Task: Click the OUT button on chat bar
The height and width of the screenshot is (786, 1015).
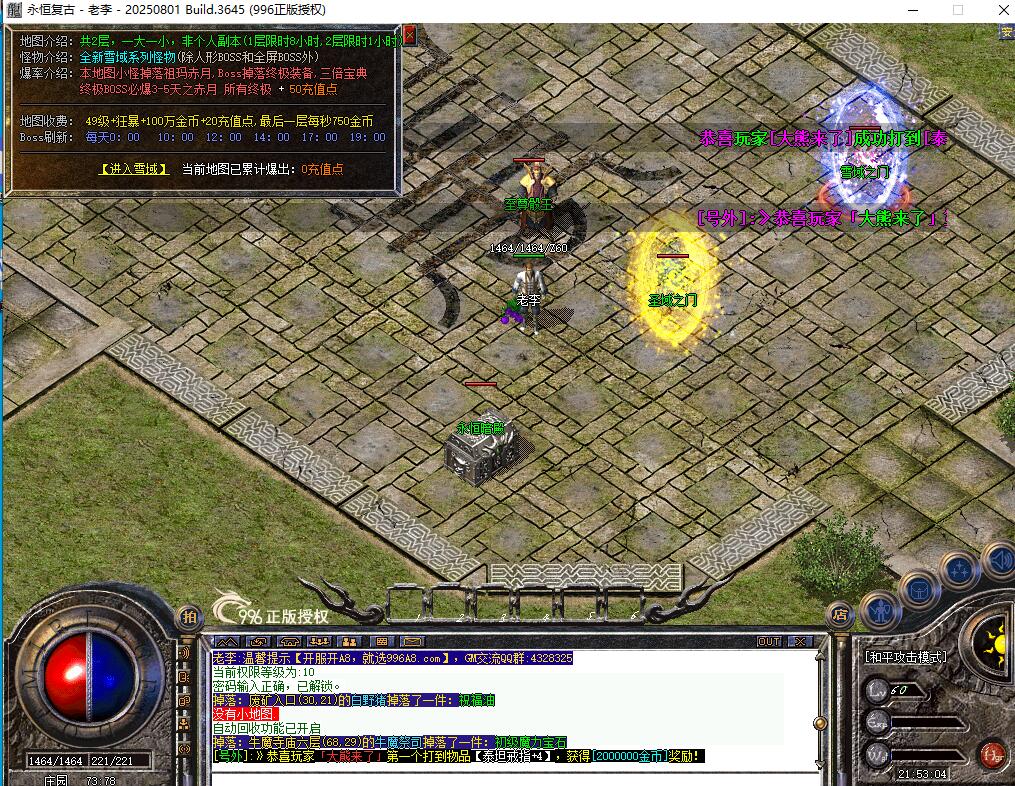Action: tap(768, 641)
